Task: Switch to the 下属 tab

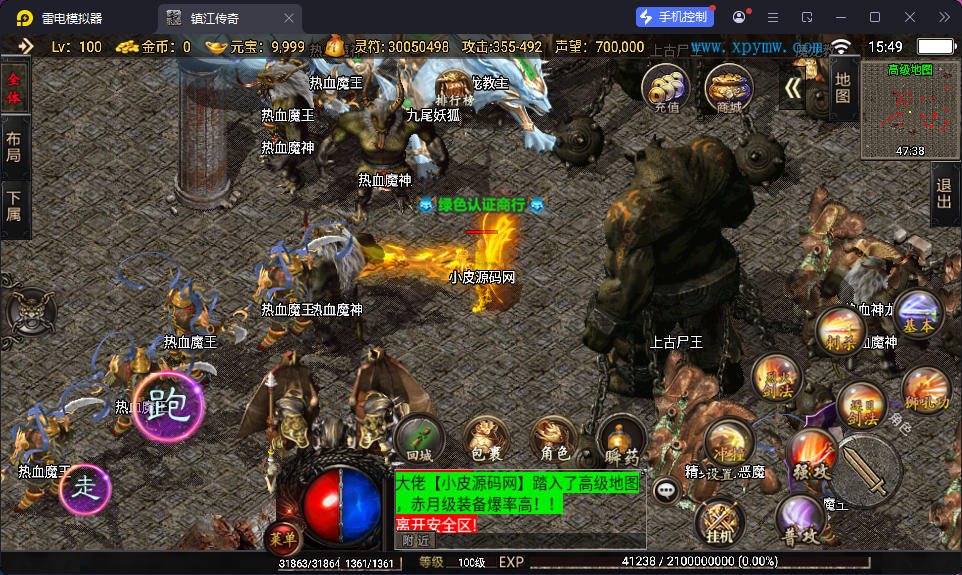Action: 14,206
